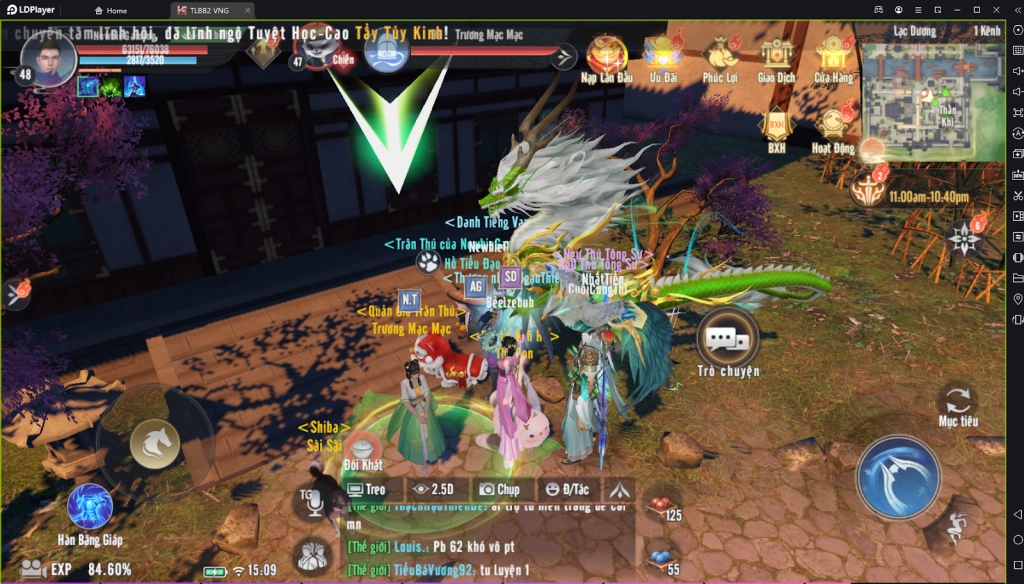The width and height of the screenshot is (1024, 584).
Task: Activate the main attack skill button
Action: [x=898, y=477]
